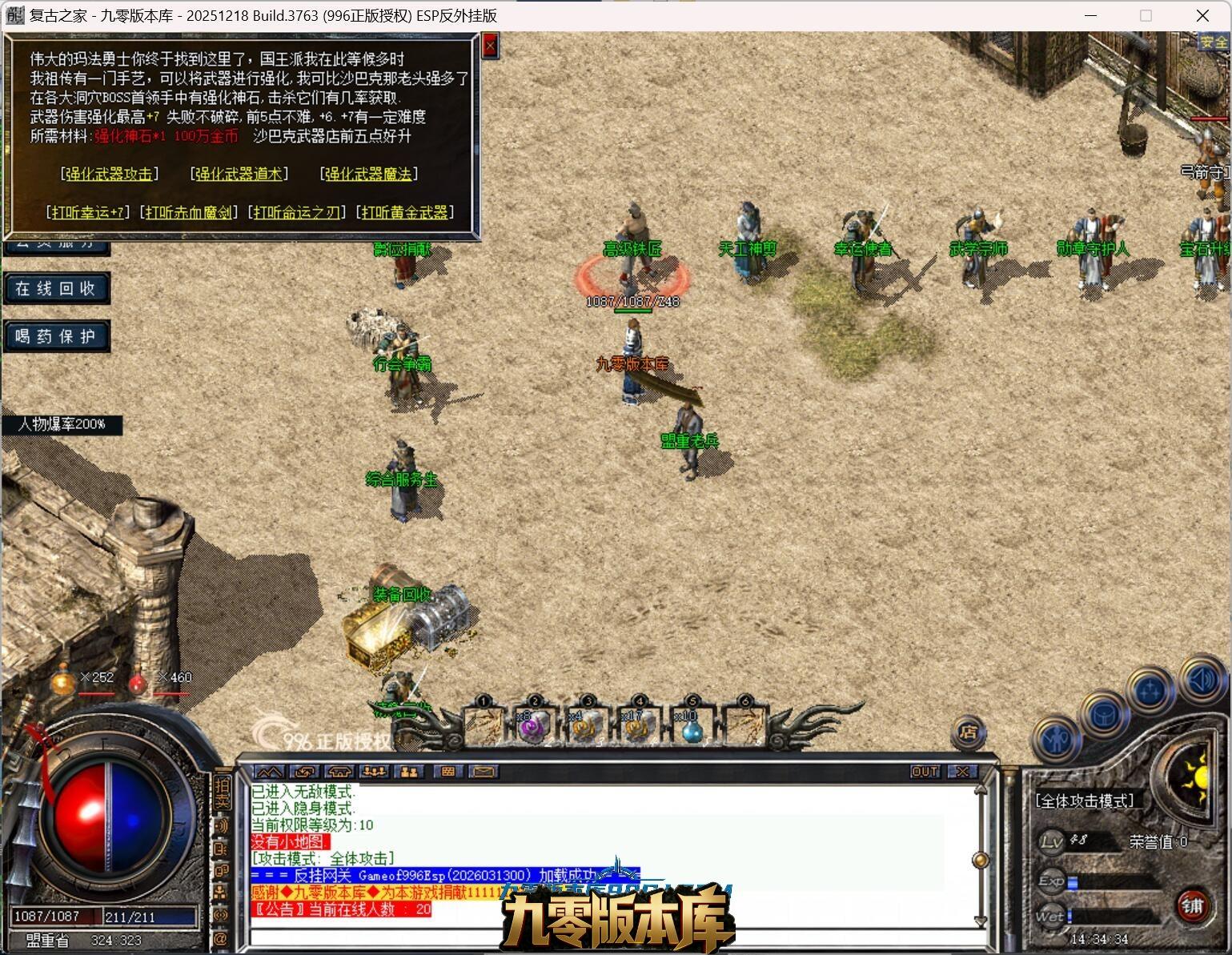Click the OUT button above chat

(925, 772)
